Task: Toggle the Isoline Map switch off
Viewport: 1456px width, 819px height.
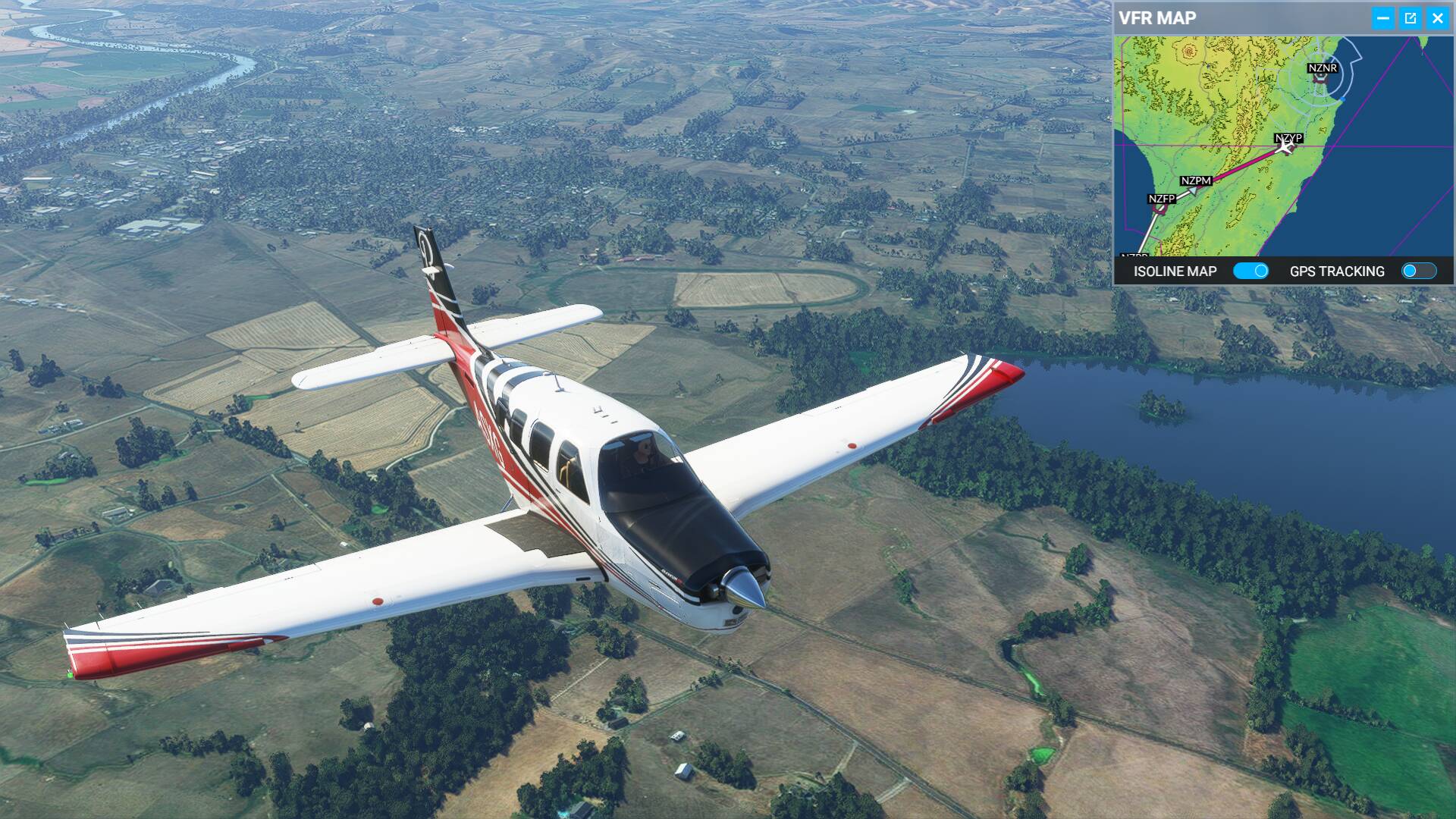Action: click(x=1250, y=271)
